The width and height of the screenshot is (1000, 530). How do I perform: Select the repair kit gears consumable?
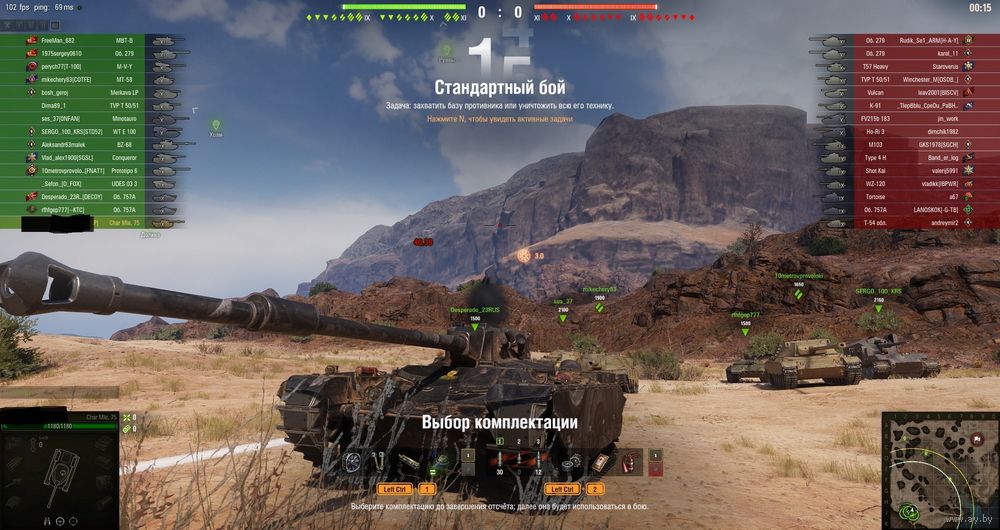pos(571,461)
